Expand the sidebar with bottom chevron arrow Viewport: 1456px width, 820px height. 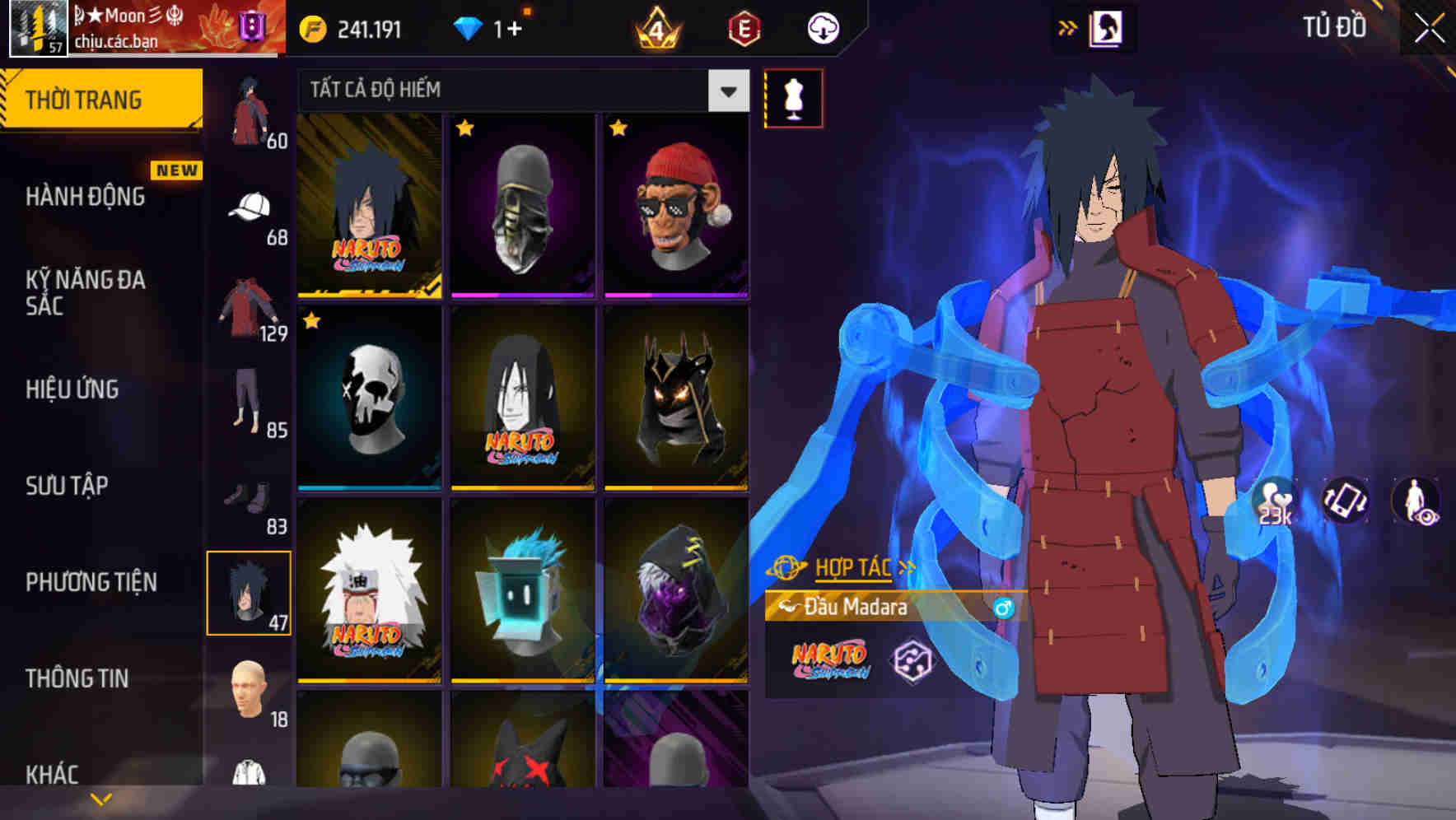(99, 797)
